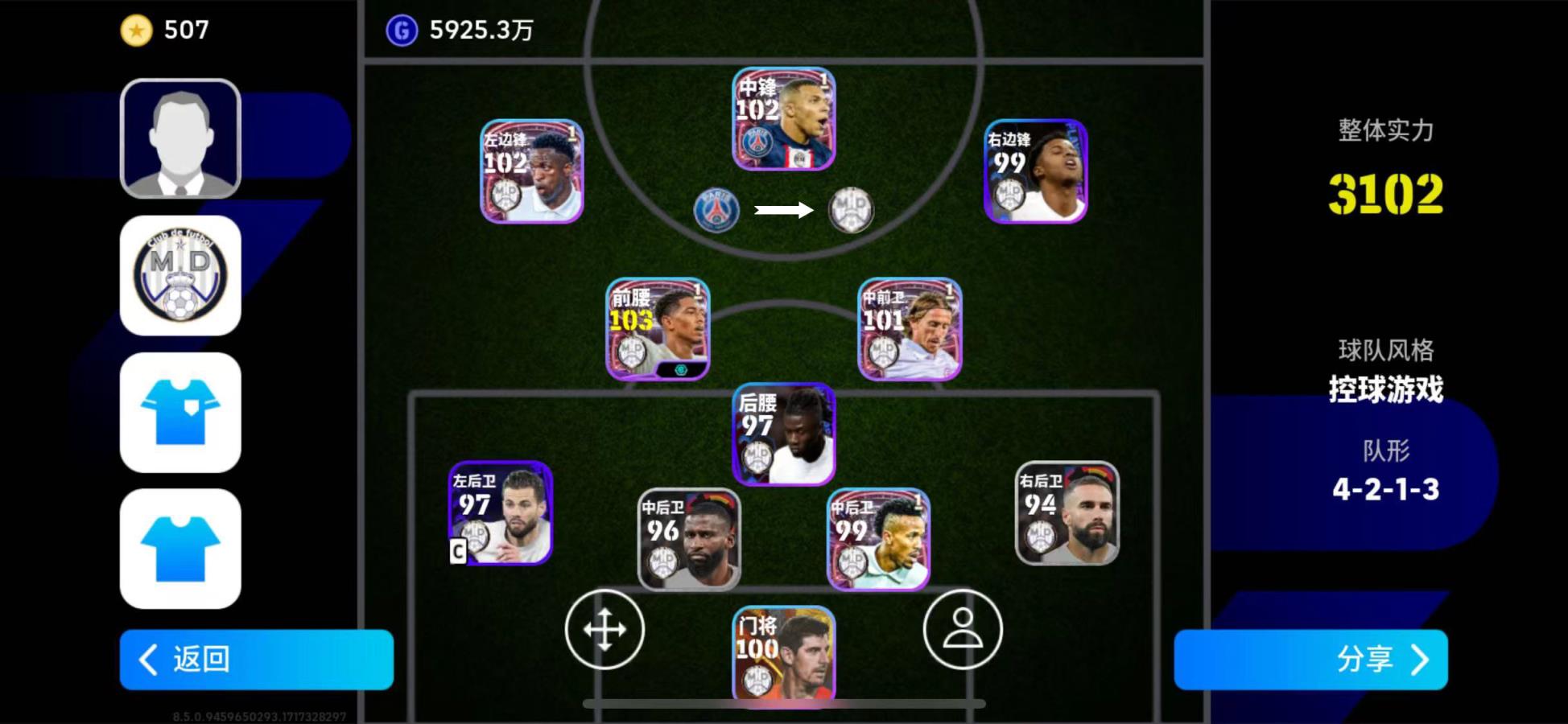This screenshot has width=1568, height=724.
Task: Choose the captain's 左后卫 97 card
Action: [500, 513]
